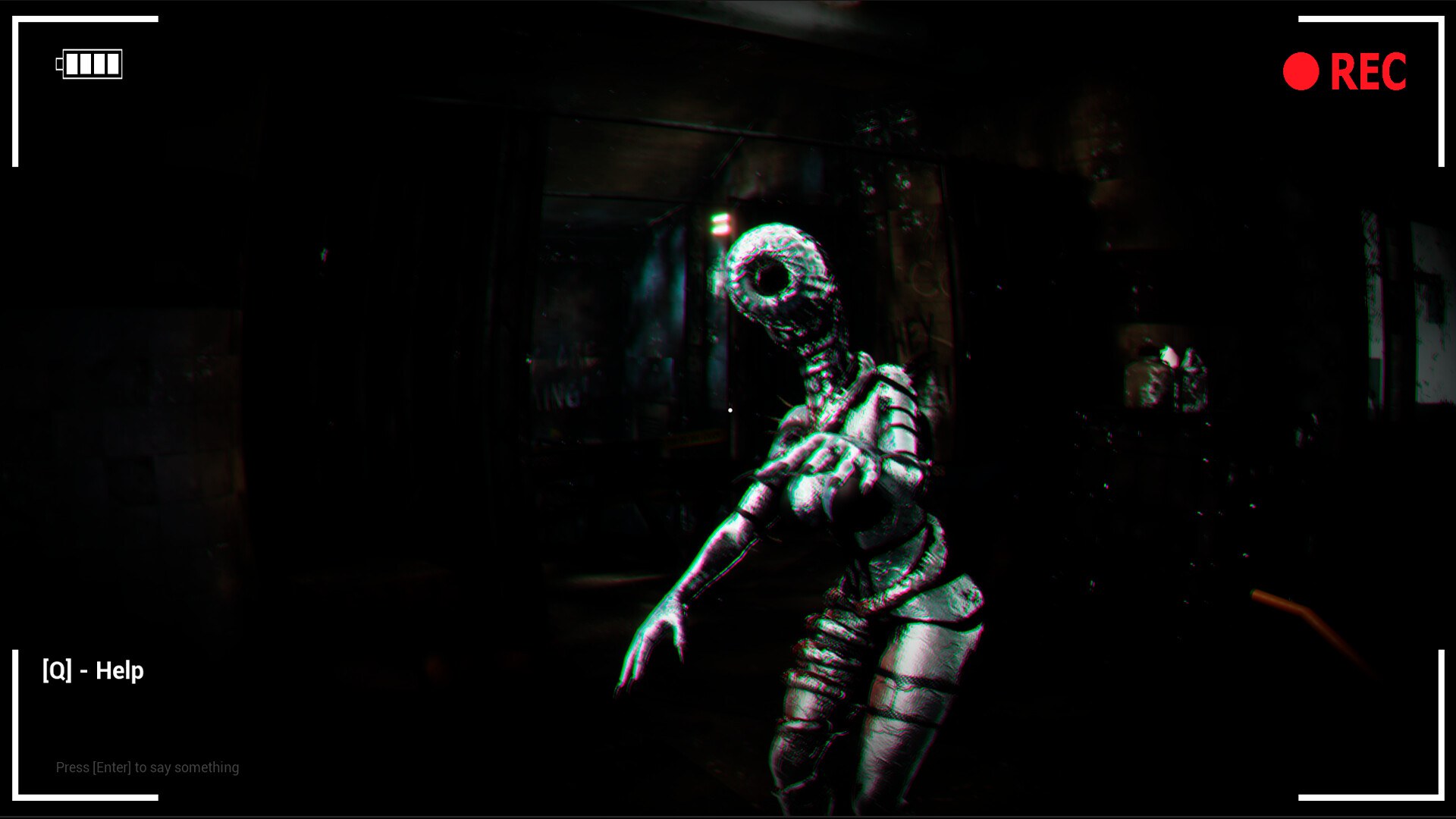Expand the chat message prompt
Image resolution: width=1456 pixels, height=819 pixels.
click(148, 767)
